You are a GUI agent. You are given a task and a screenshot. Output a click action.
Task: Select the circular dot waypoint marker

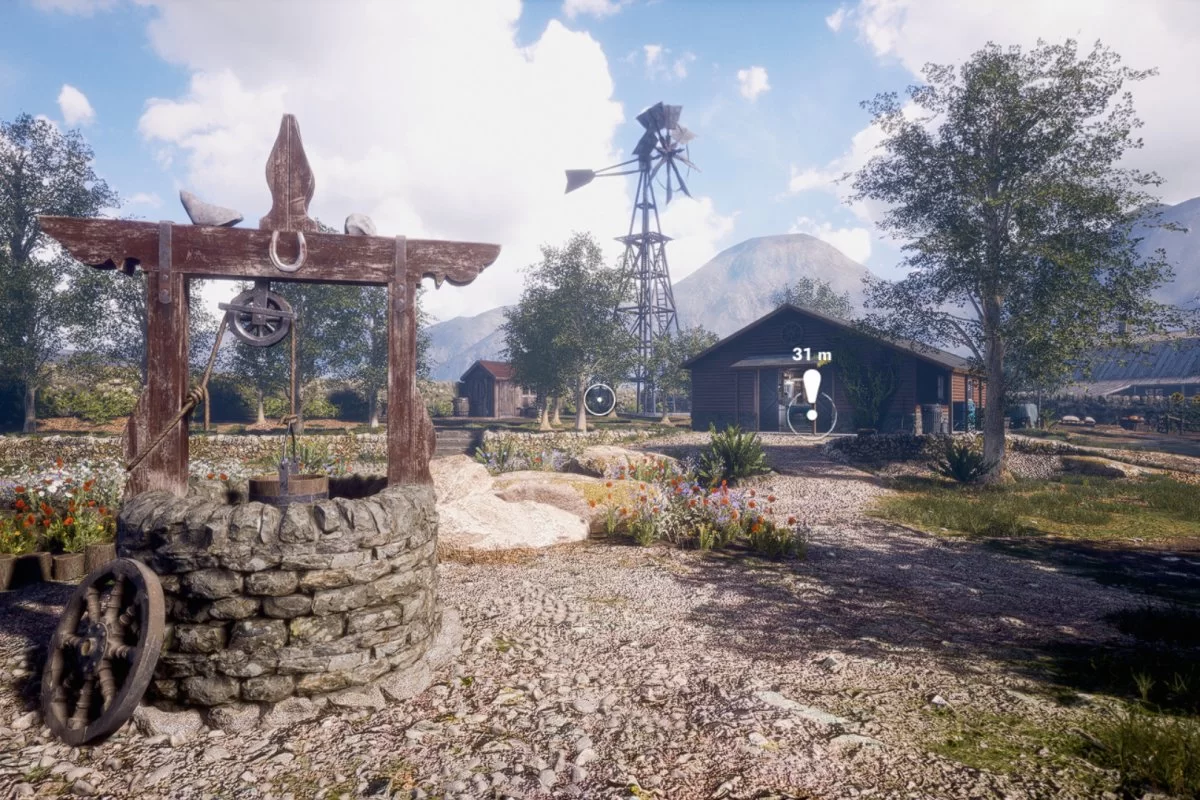599,399
